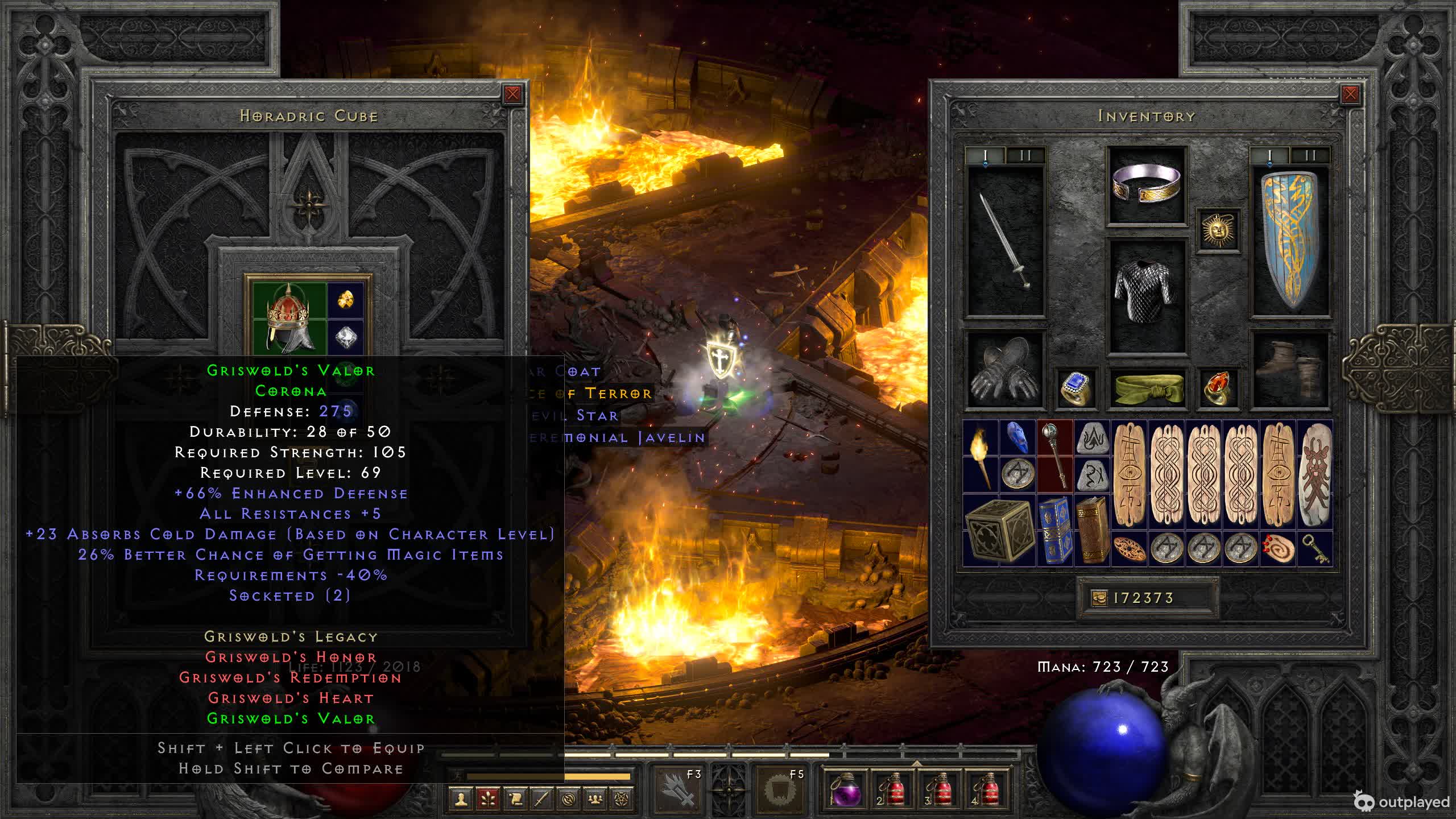This screenshot has height=819, width=1456.
Task: Select the flaming torch charm in inventory
Action: [x=981, y=457]
